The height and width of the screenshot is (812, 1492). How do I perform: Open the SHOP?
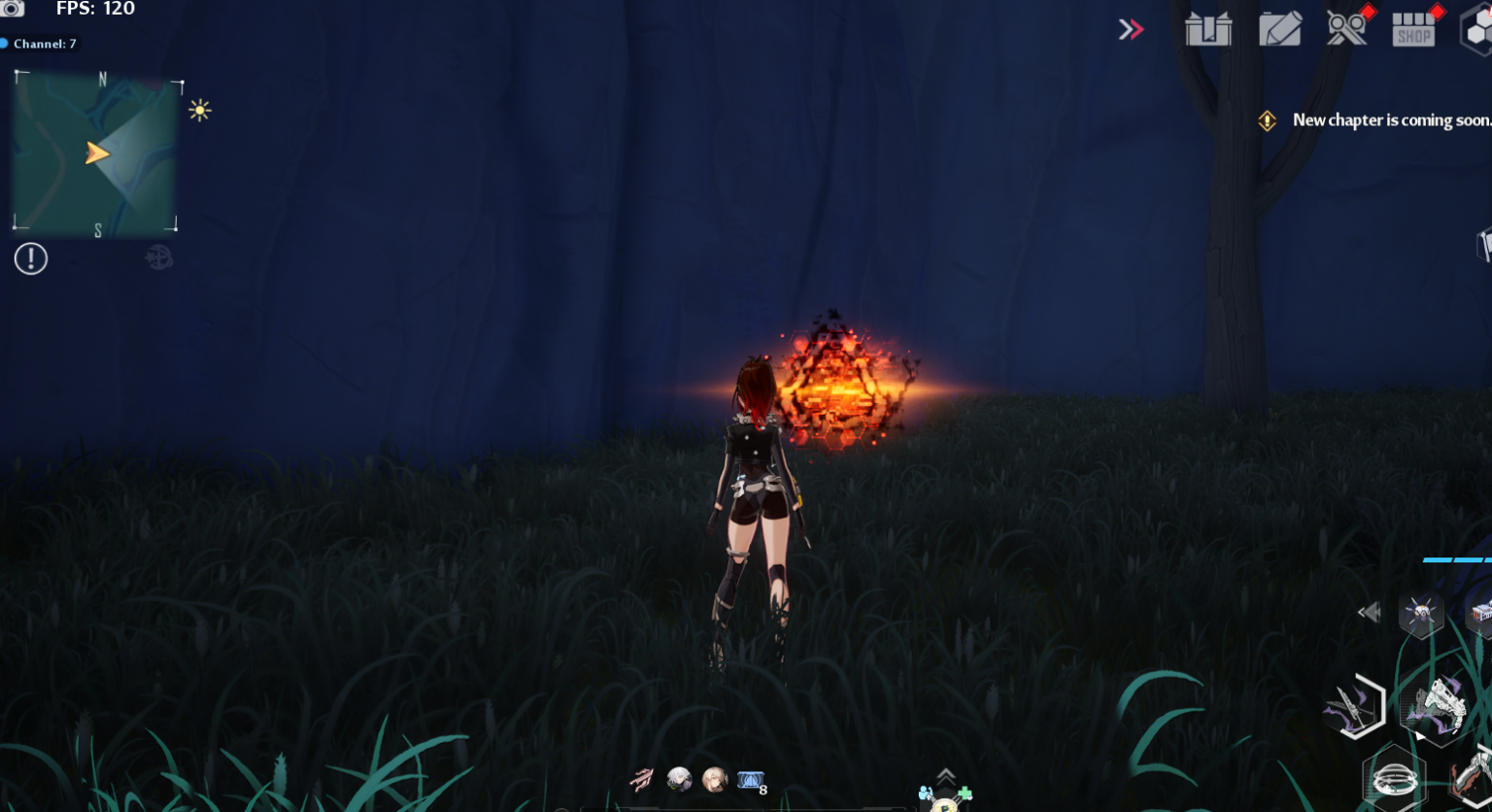1414,30
